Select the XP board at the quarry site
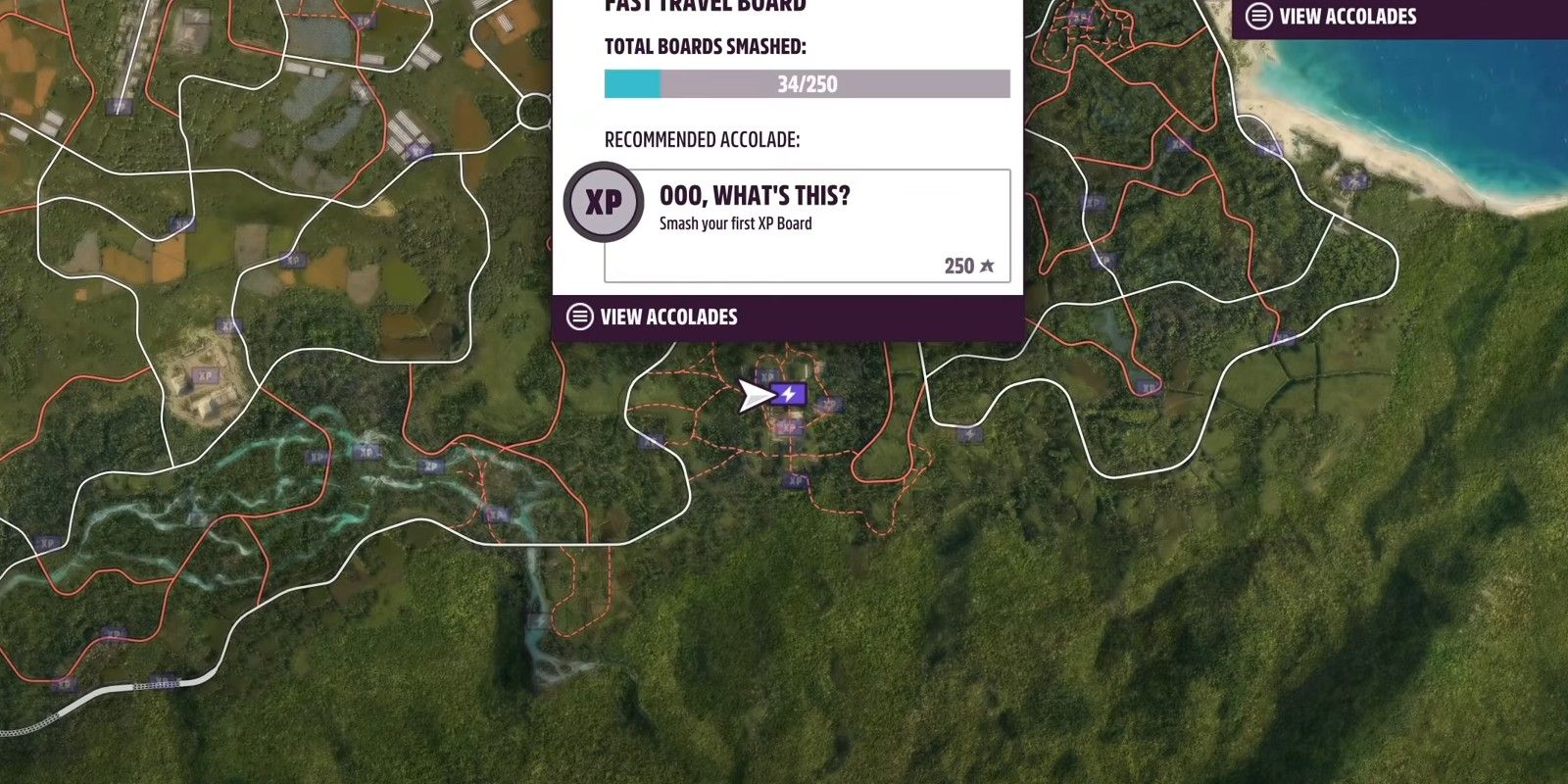The height and width of the screenshot is (784, 1568). click(205, 373)
